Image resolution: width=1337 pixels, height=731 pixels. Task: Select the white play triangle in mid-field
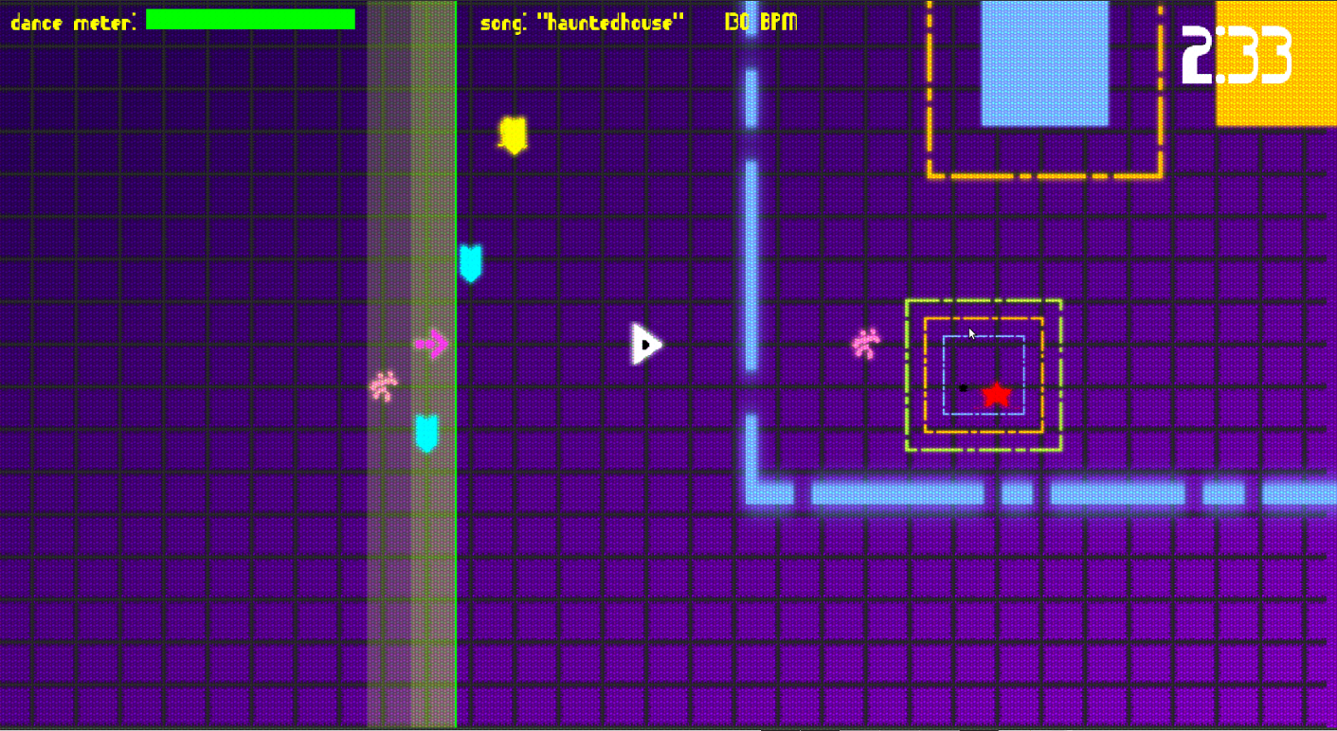point(645,343)
